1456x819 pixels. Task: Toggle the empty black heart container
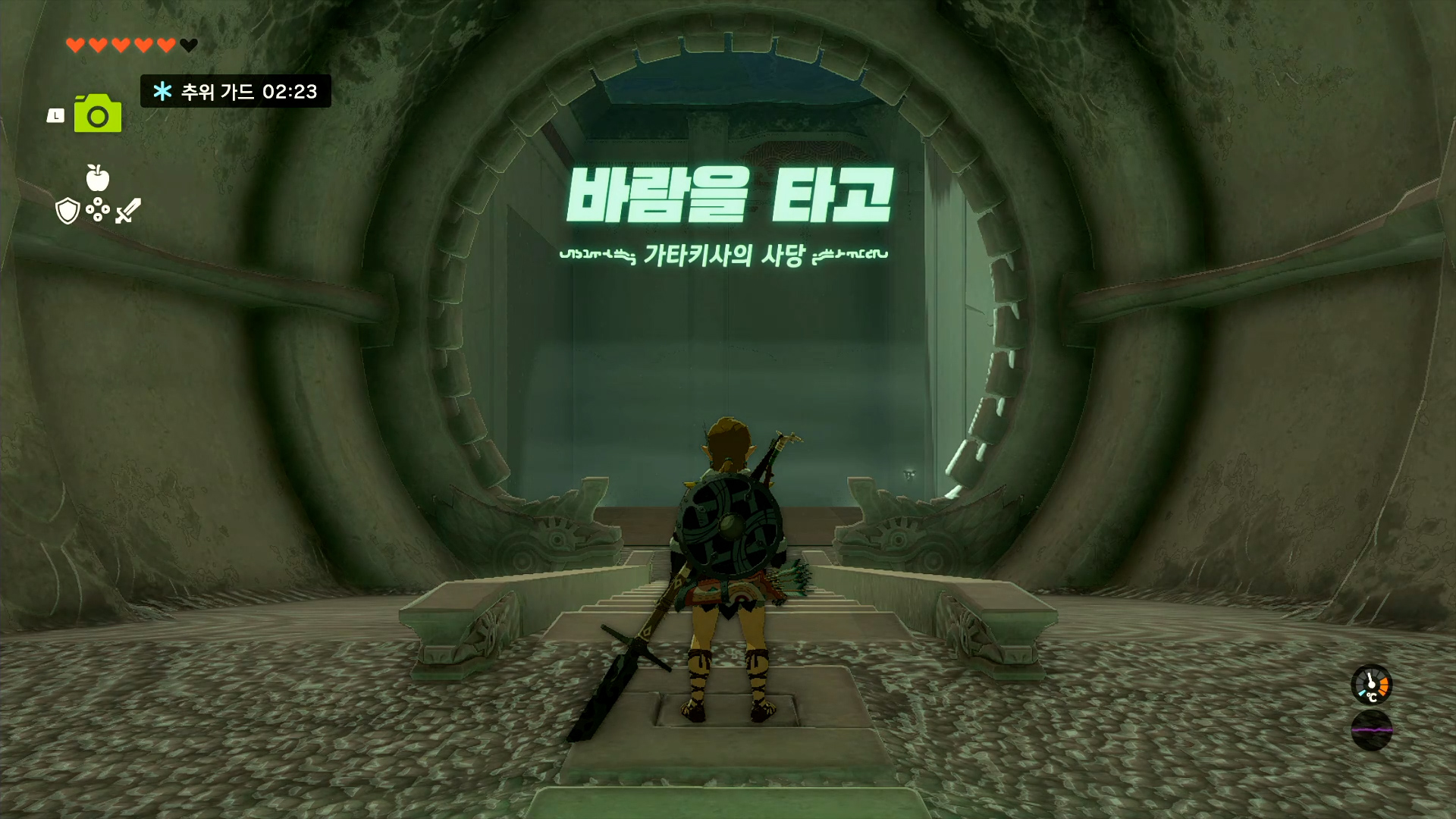click(187, 45)
